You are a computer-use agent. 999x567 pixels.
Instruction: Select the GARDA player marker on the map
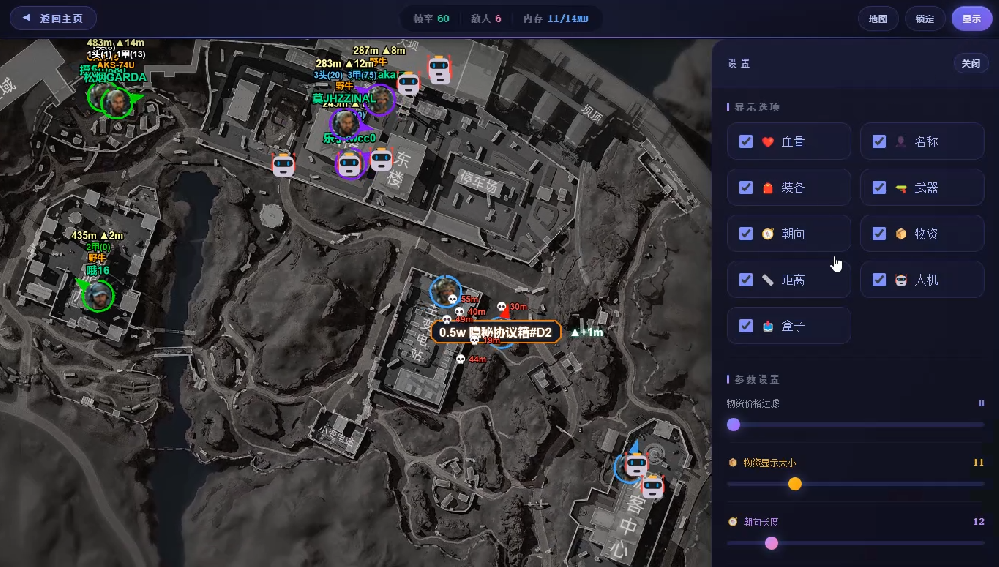click(x=117, y=100)
